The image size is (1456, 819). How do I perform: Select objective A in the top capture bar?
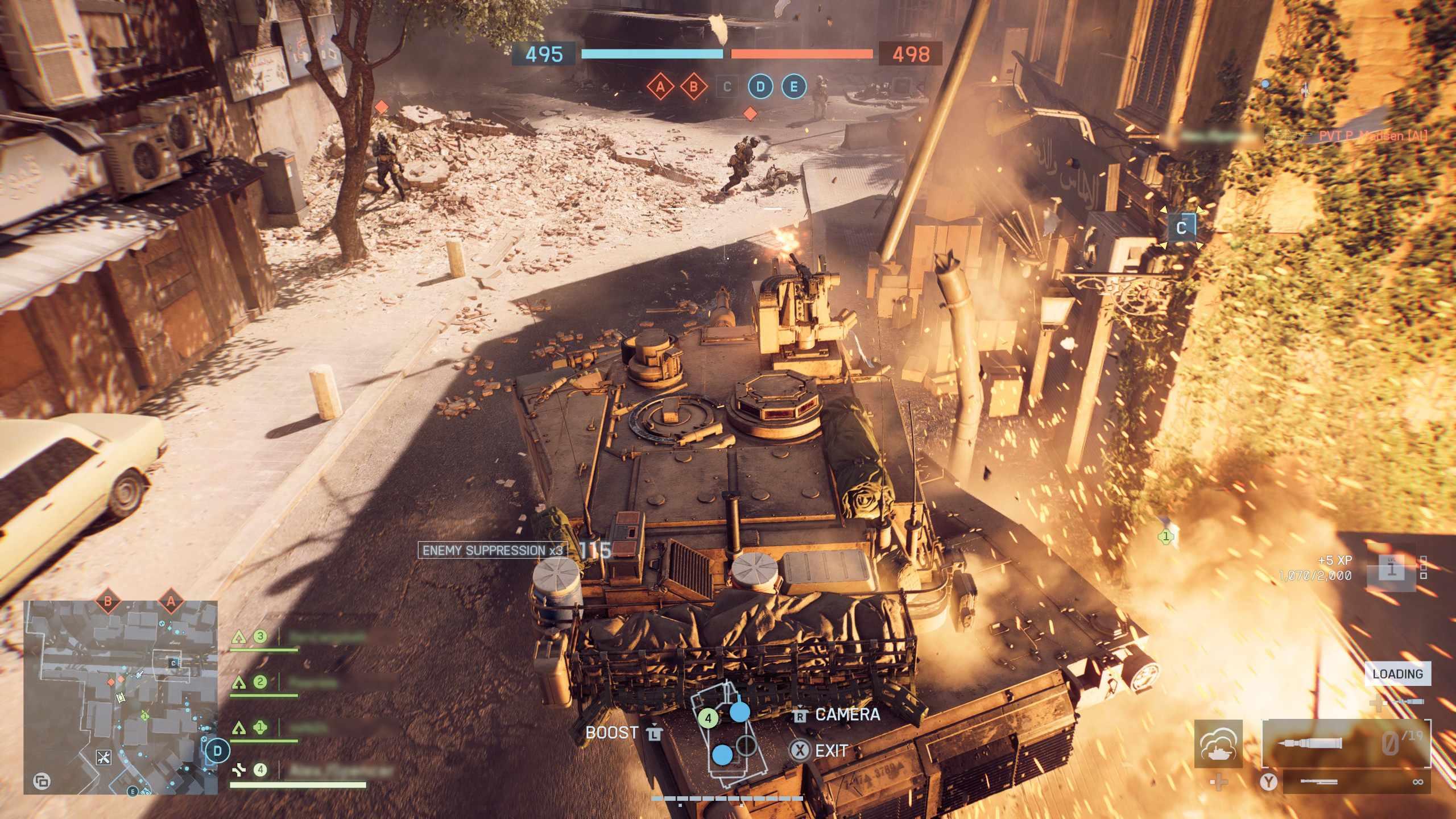660,87
